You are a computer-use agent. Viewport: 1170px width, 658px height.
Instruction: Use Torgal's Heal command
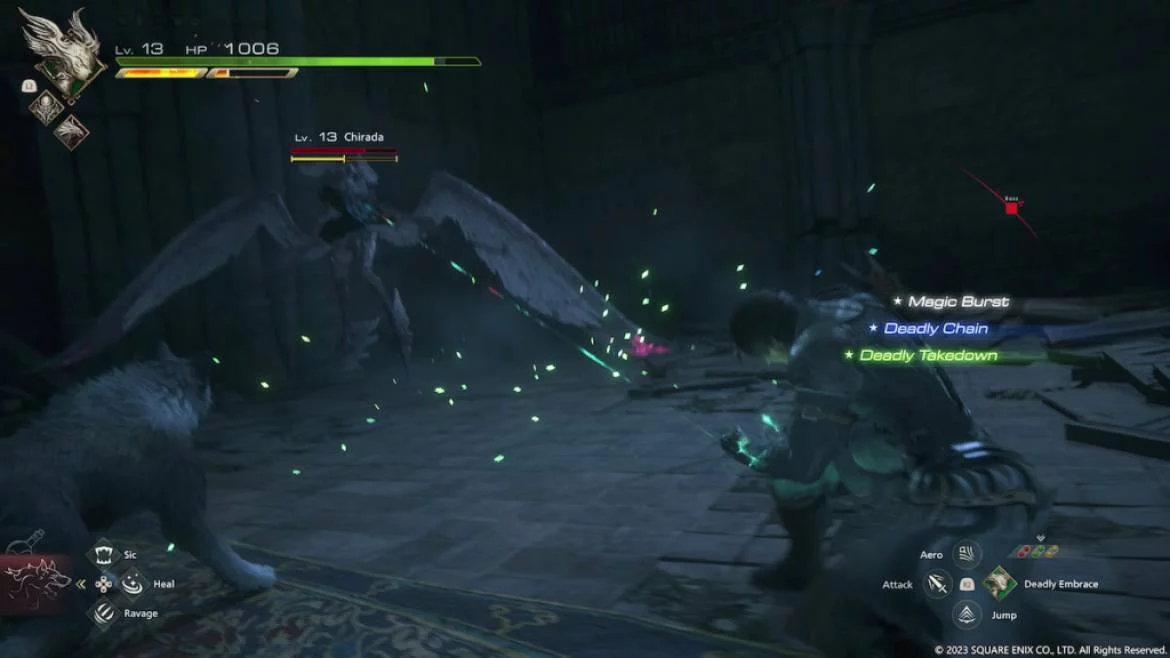click(133, 584)
